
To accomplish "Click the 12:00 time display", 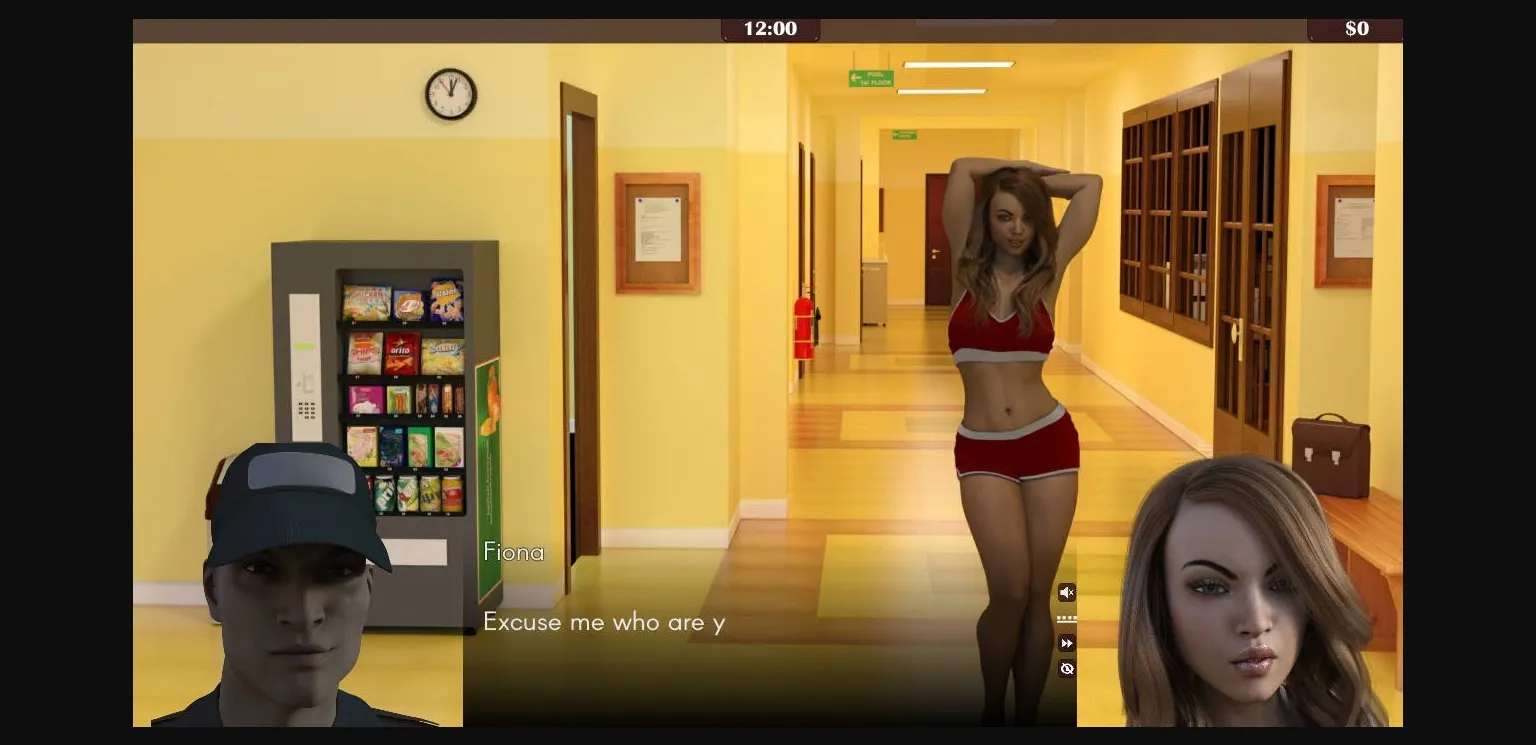I will coord(770,29).
